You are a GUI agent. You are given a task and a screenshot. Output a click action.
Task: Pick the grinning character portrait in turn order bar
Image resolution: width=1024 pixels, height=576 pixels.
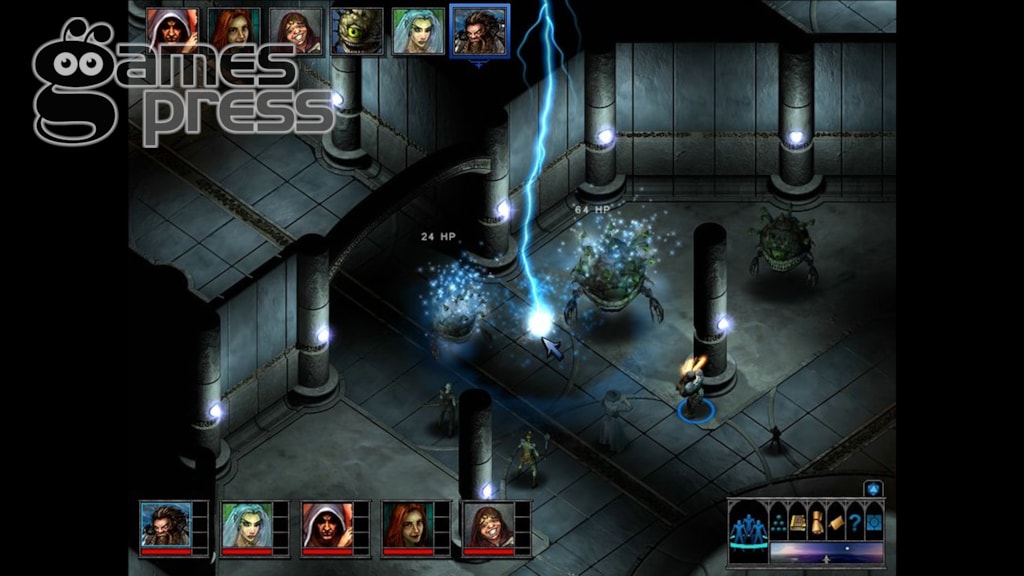(296, 29)
